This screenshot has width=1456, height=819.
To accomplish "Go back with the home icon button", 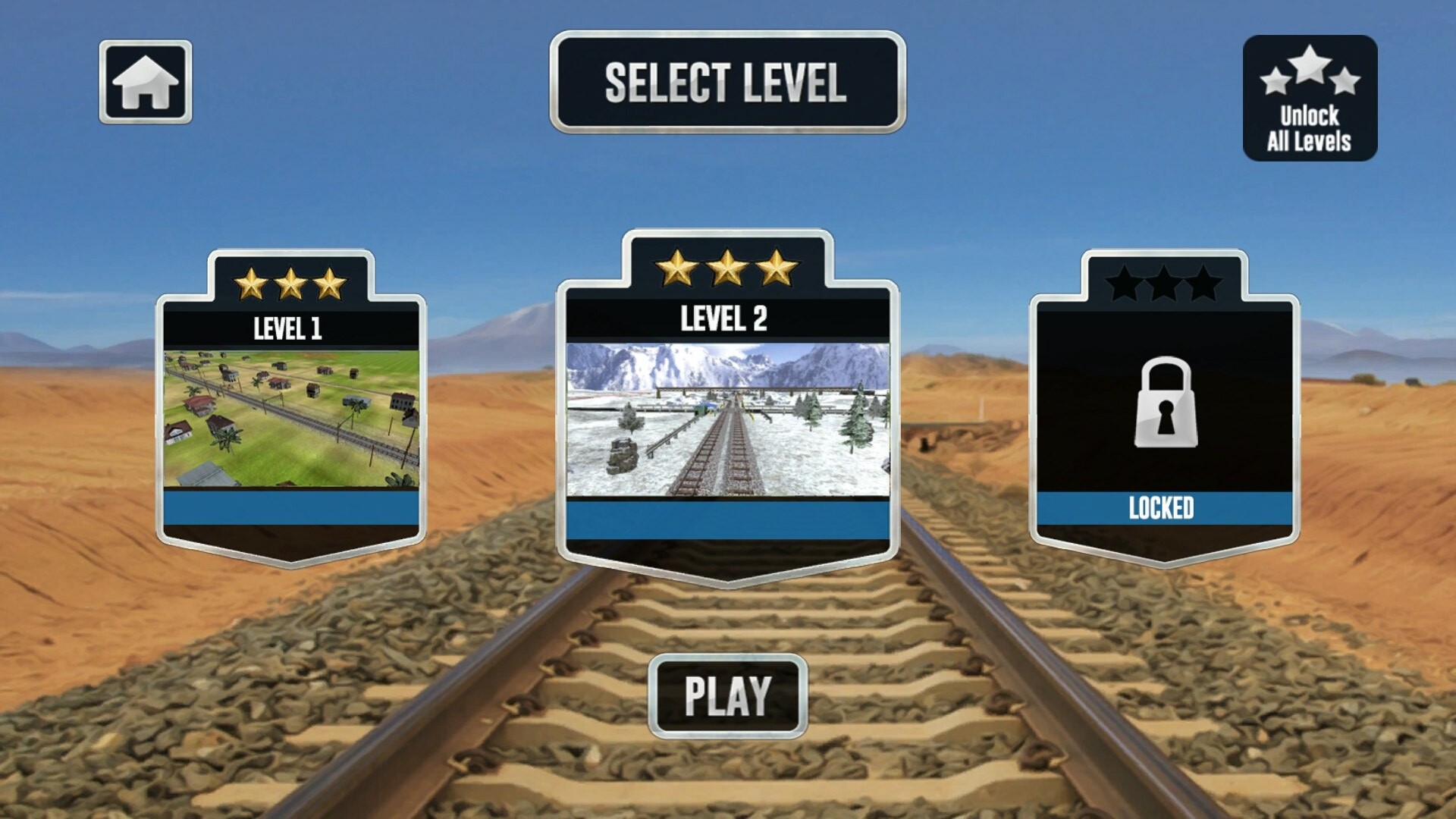I will tap(145, 82).
